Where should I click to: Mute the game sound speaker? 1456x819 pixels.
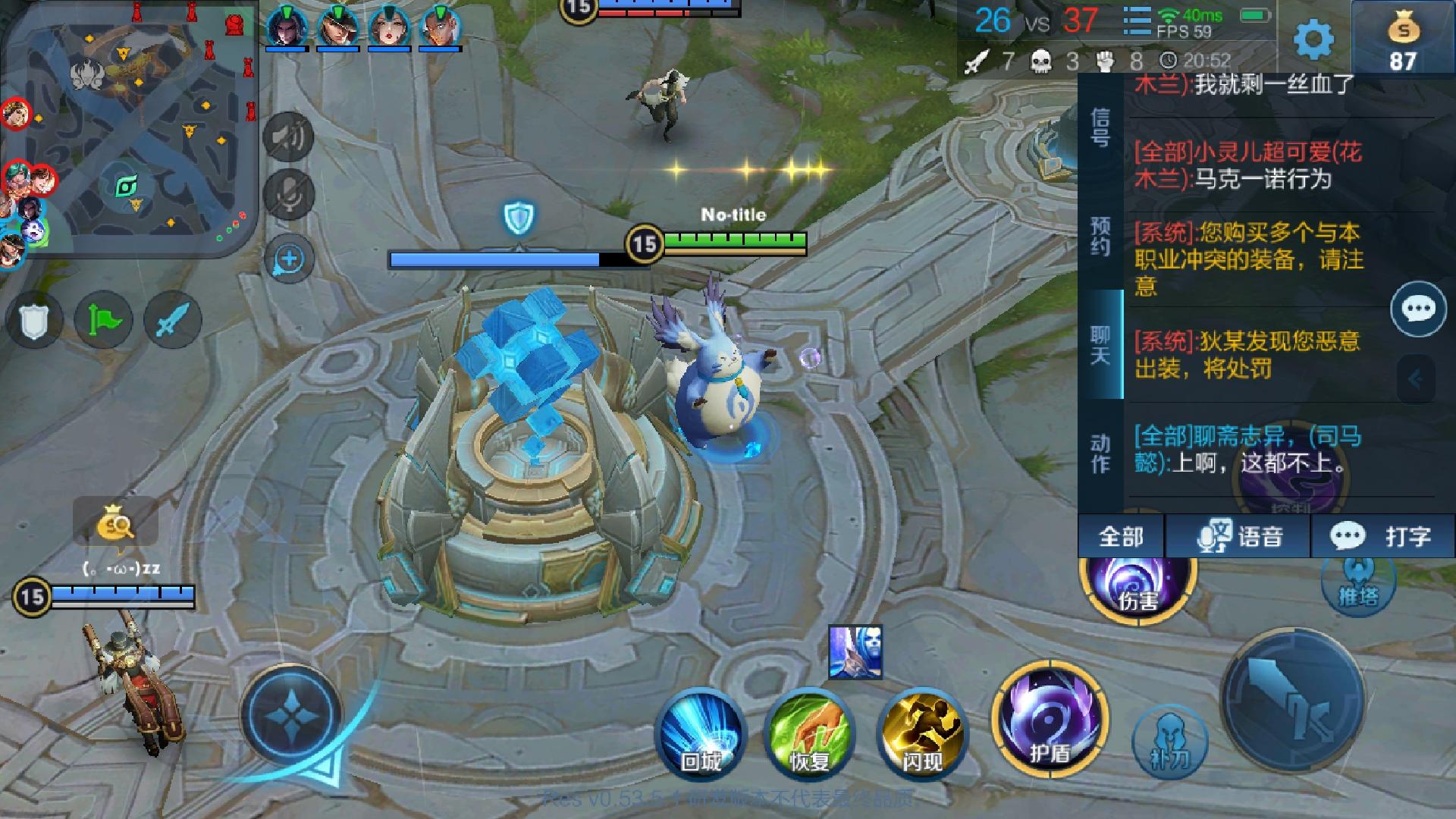[288, 136]
